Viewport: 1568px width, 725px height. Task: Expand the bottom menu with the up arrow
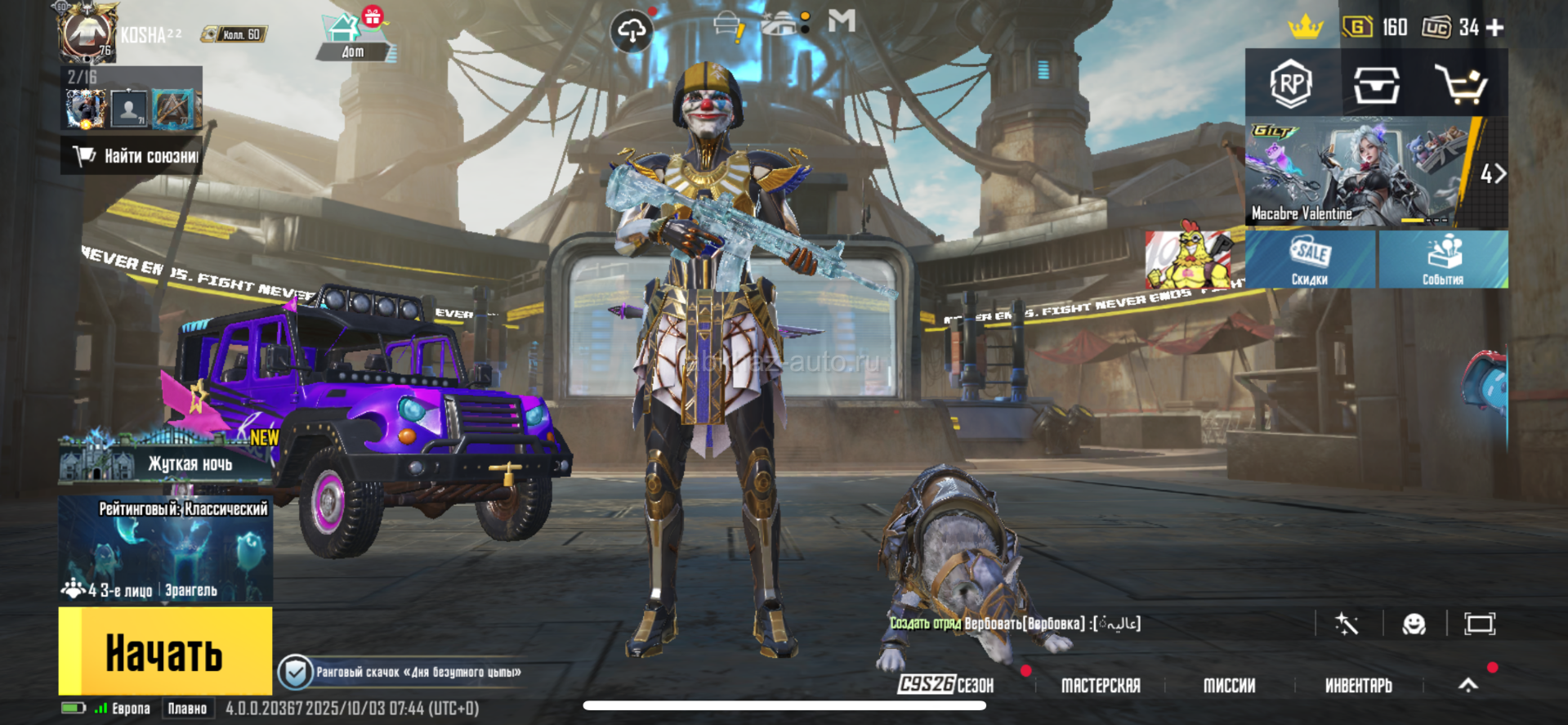tap(1468, 685)
